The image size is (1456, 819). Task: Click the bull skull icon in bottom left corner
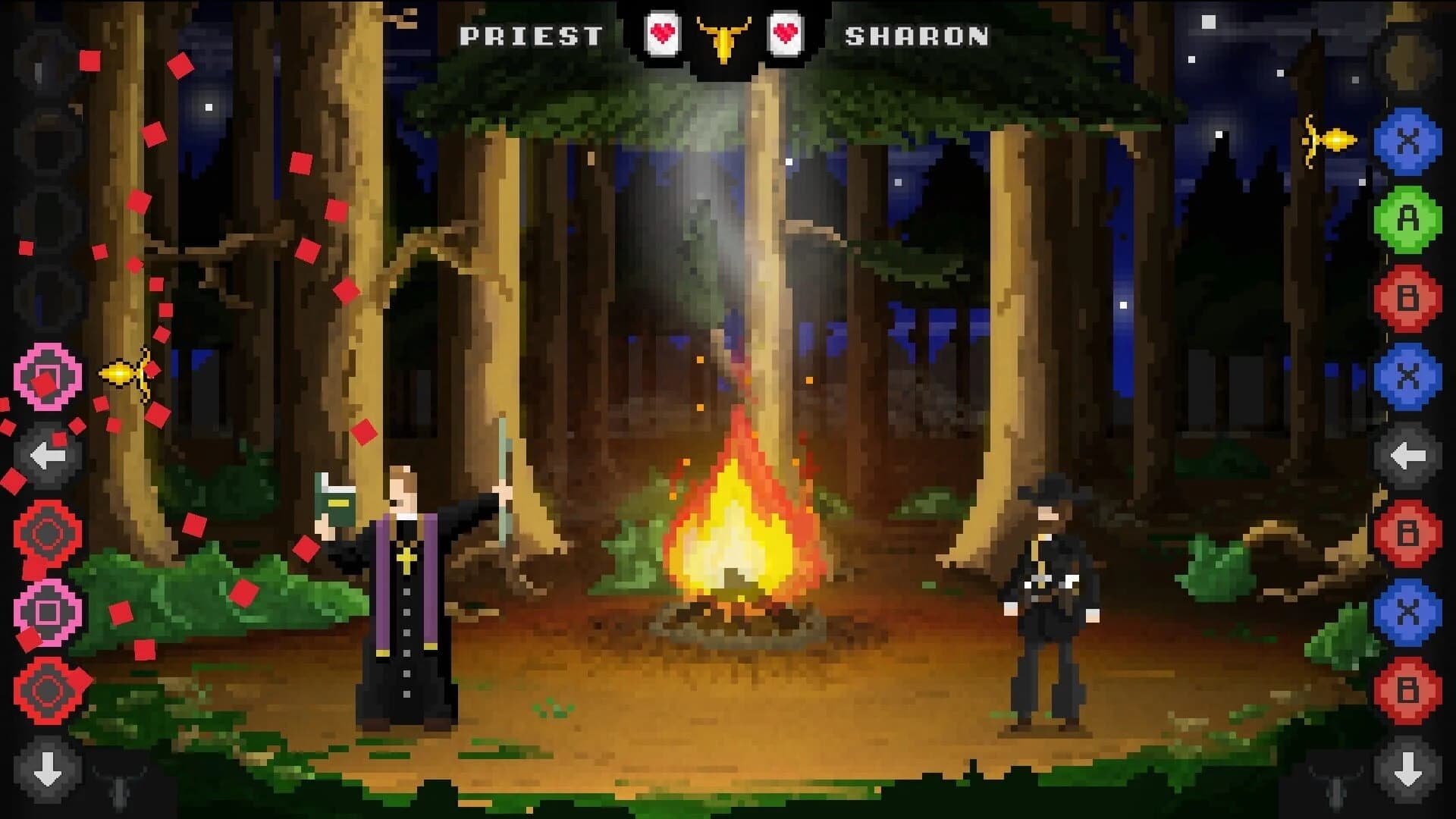pos(118,790)
